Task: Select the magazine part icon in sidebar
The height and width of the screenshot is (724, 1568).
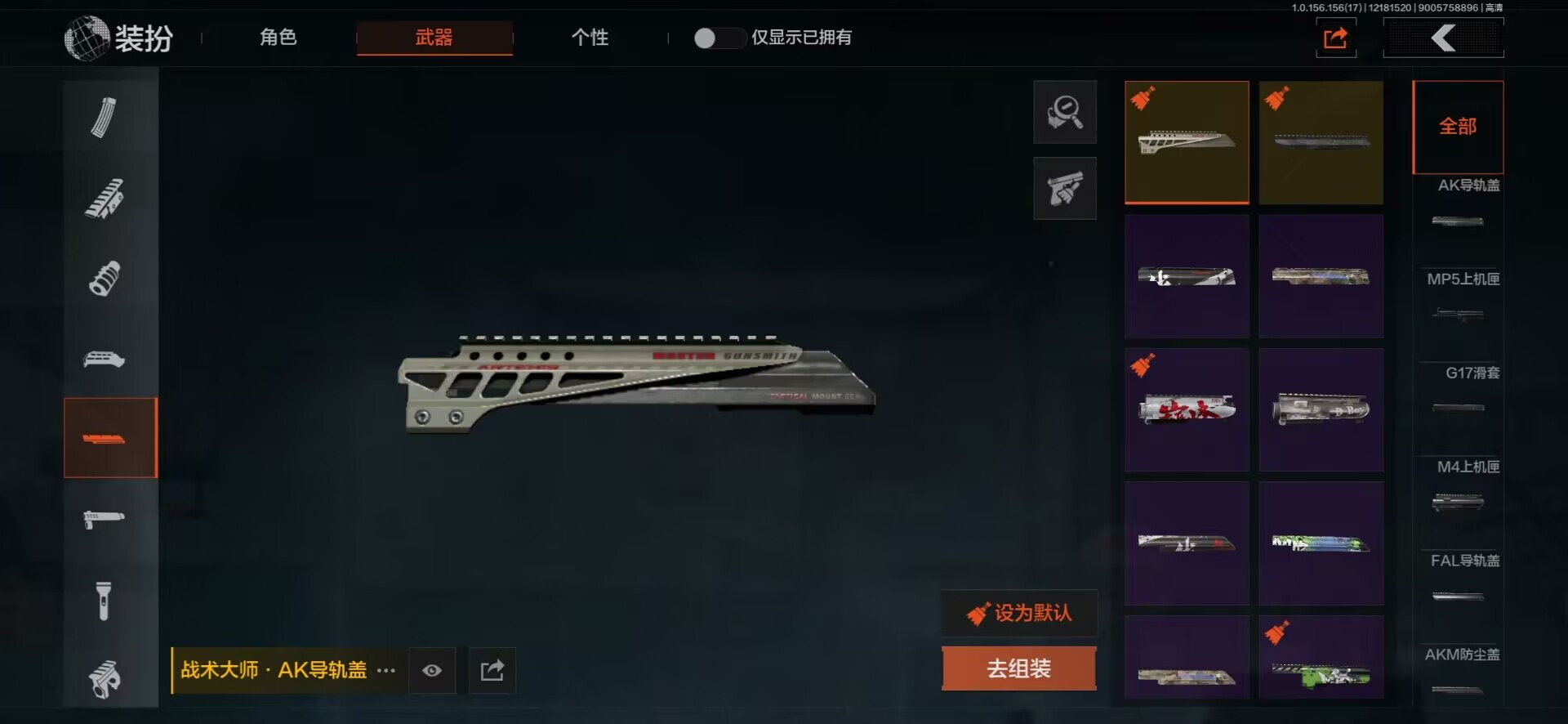Action: coord(104,118)
